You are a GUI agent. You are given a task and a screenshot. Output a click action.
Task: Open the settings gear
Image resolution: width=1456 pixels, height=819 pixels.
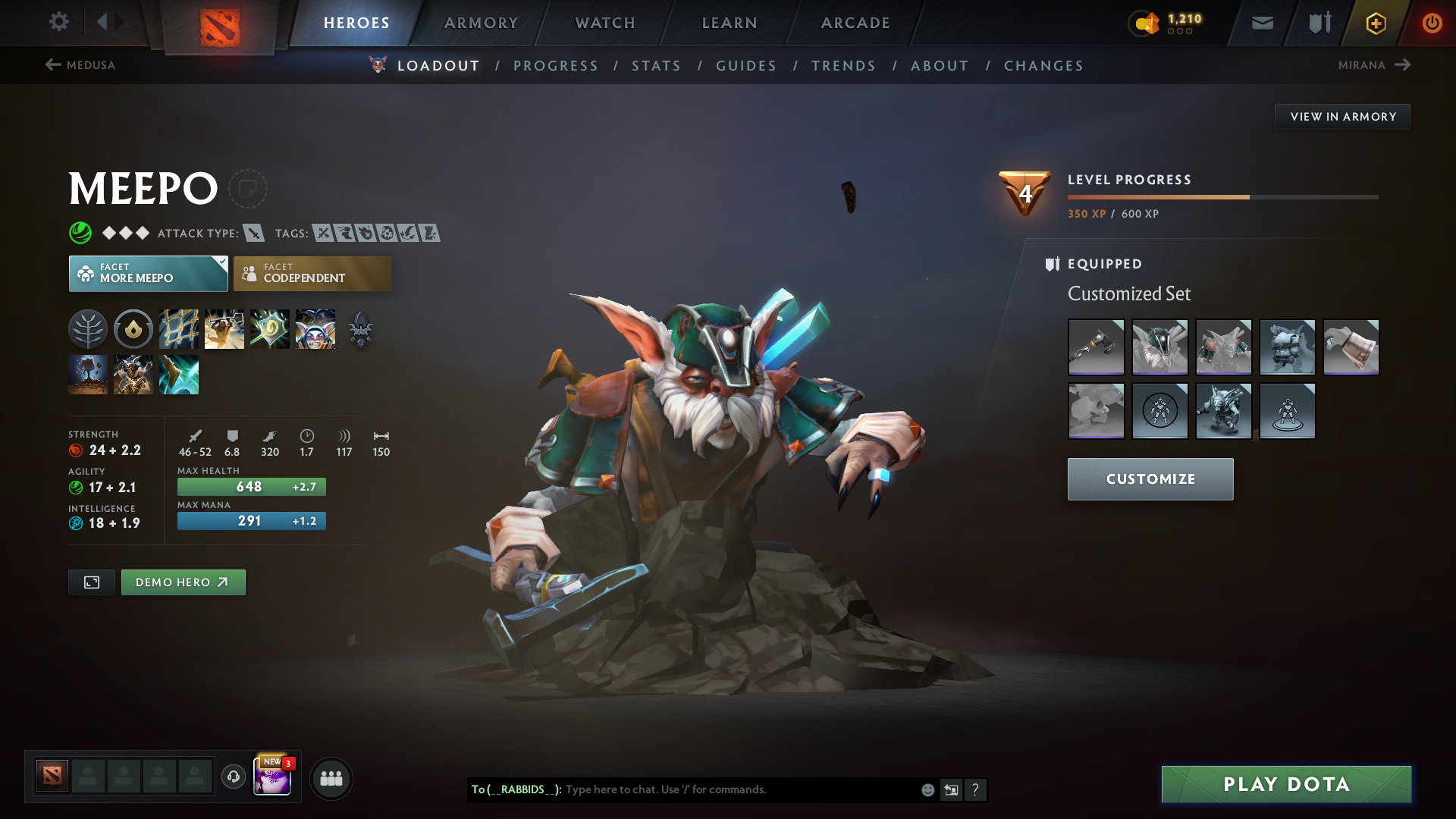(x=59, y=22)
